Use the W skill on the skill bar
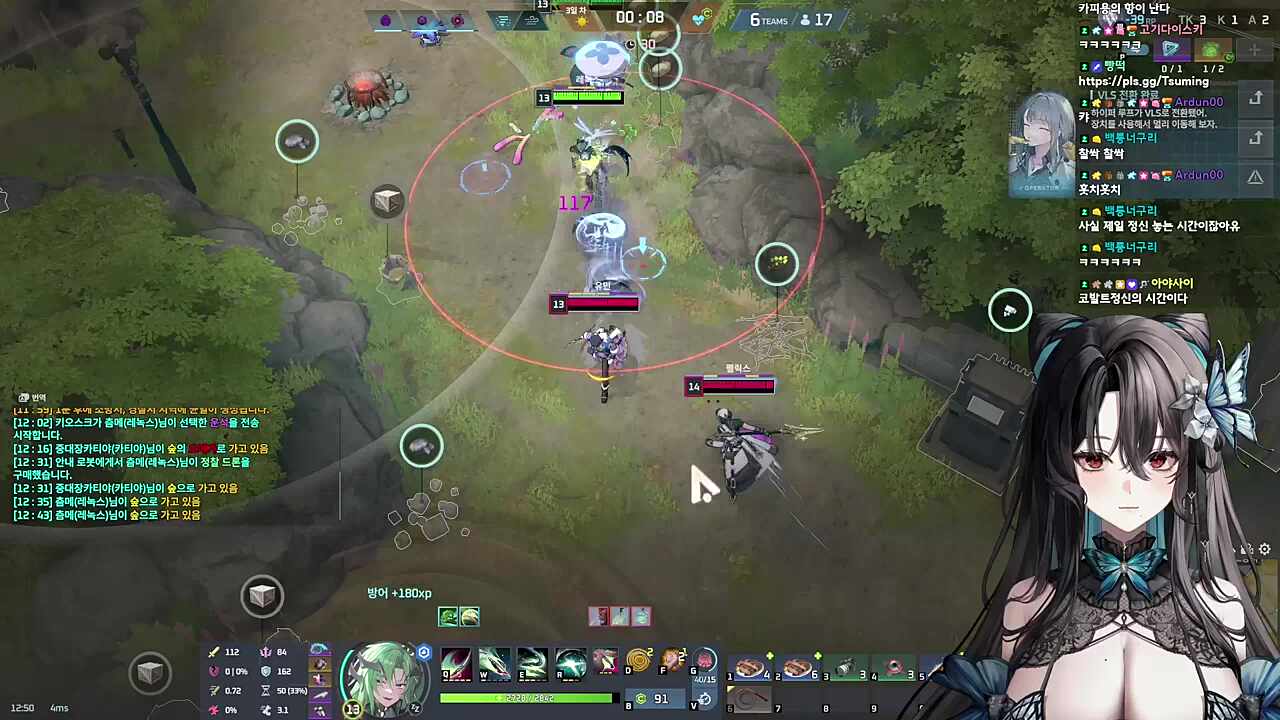 click(x=494, y=663)
